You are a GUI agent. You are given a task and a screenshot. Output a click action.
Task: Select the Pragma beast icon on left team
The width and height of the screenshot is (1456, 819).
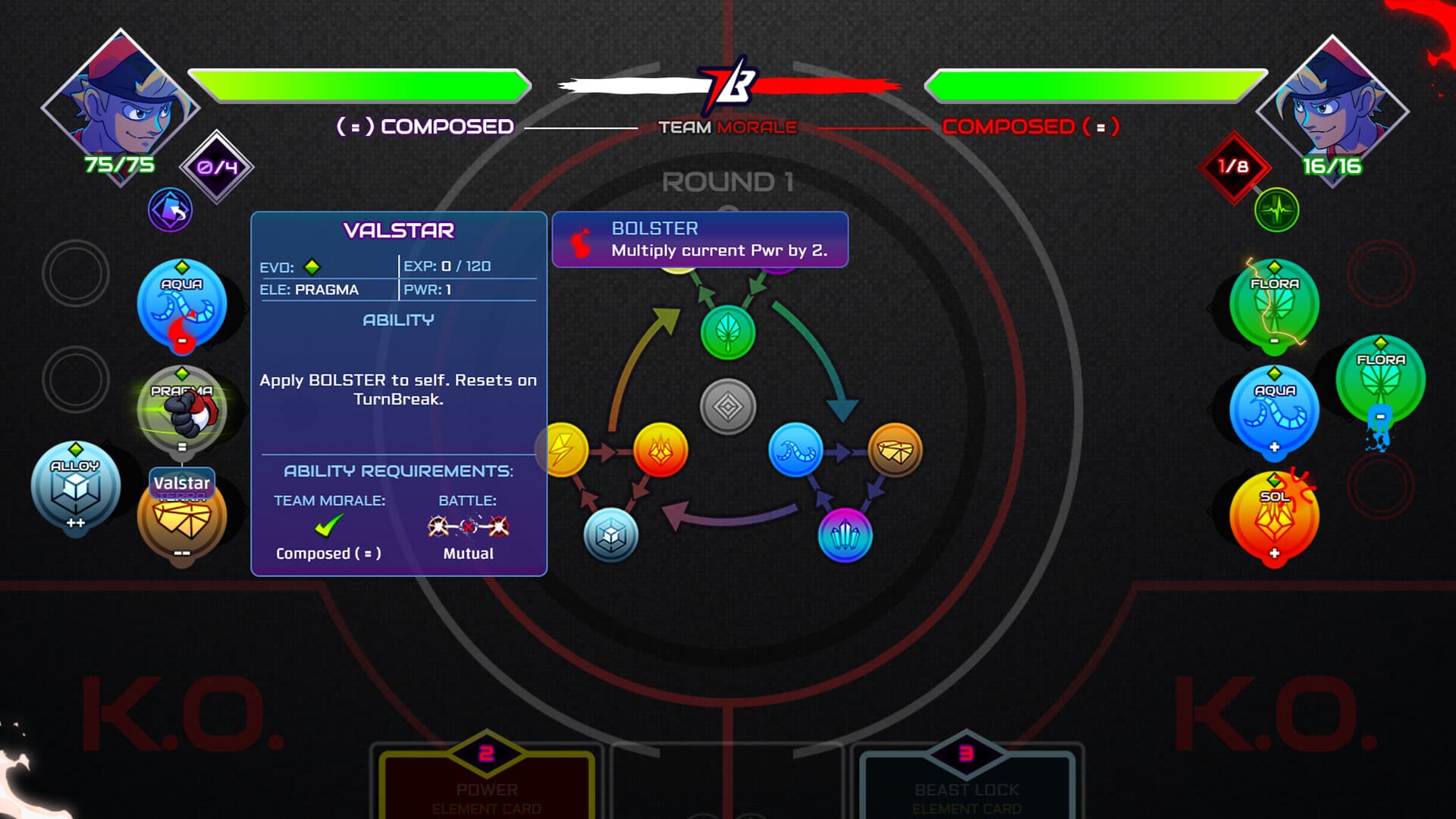(x=182, y=409)
